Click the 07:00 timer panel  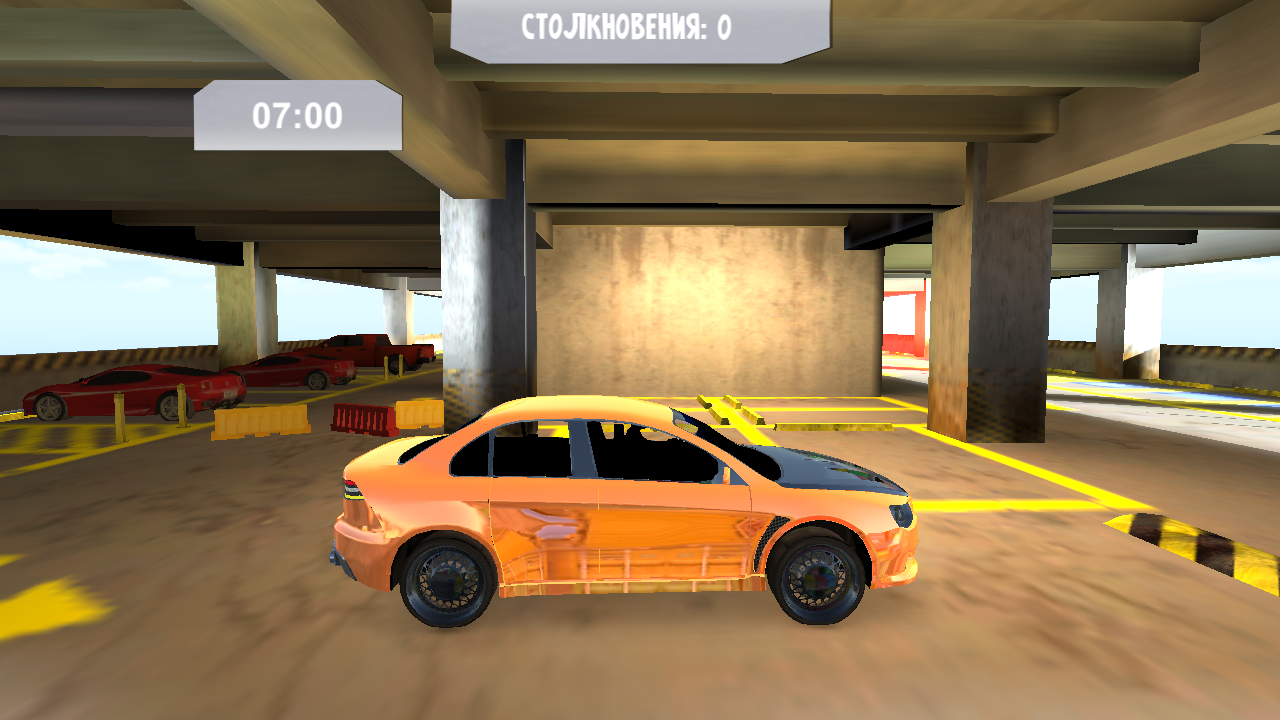[300, 113]
